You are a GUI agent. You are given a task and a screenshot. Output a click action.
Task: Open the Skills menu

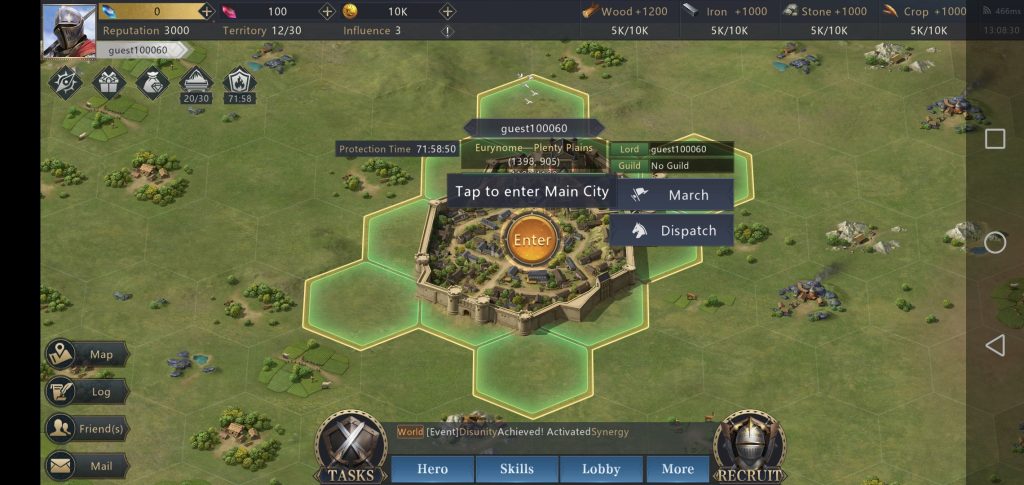point(516,469)
